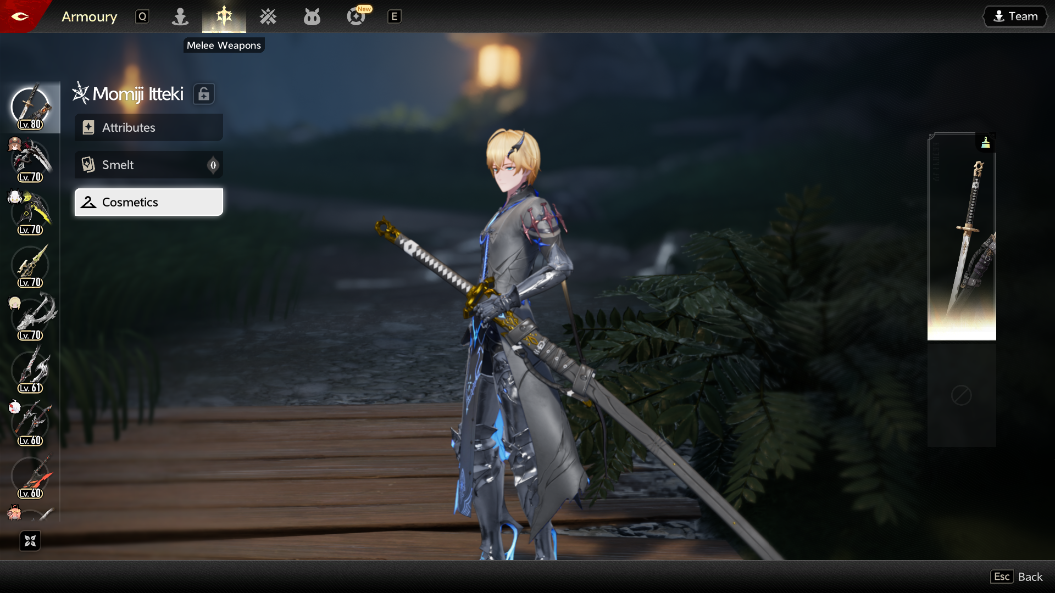Go back using the Back button

point(1017,577)
